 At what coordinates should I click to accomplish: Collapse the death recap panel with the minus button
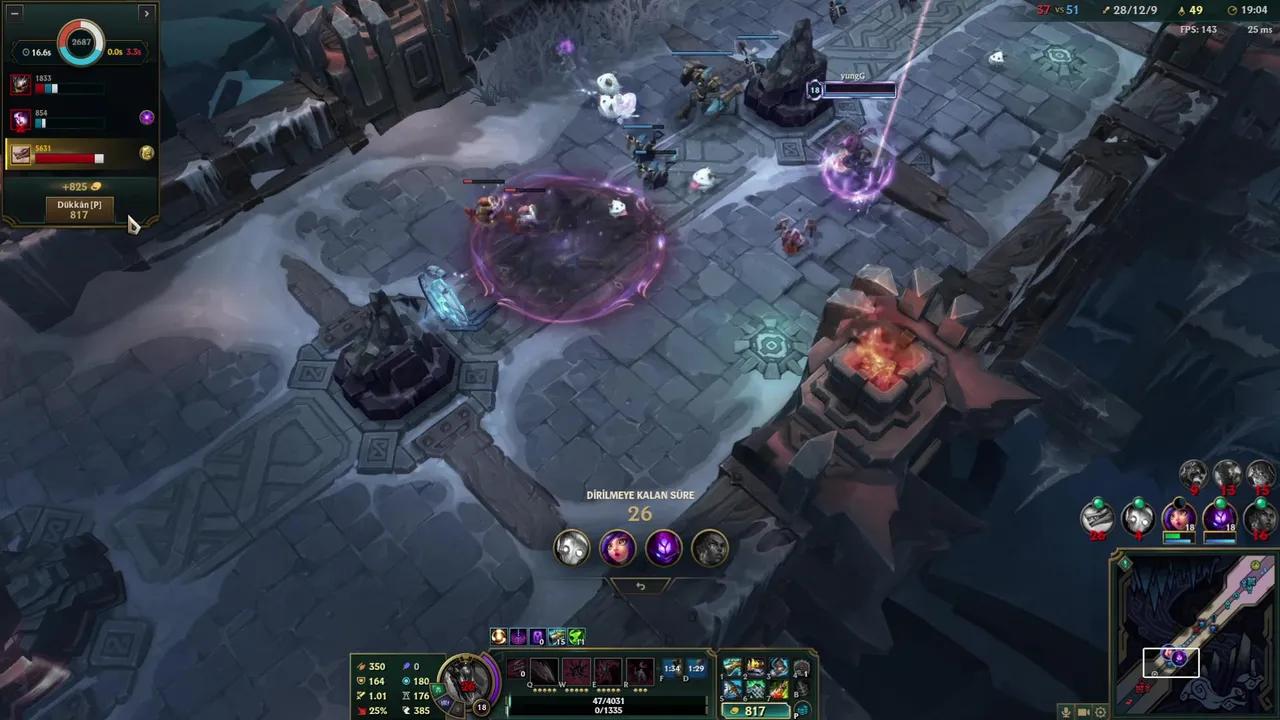click(14, 13)
